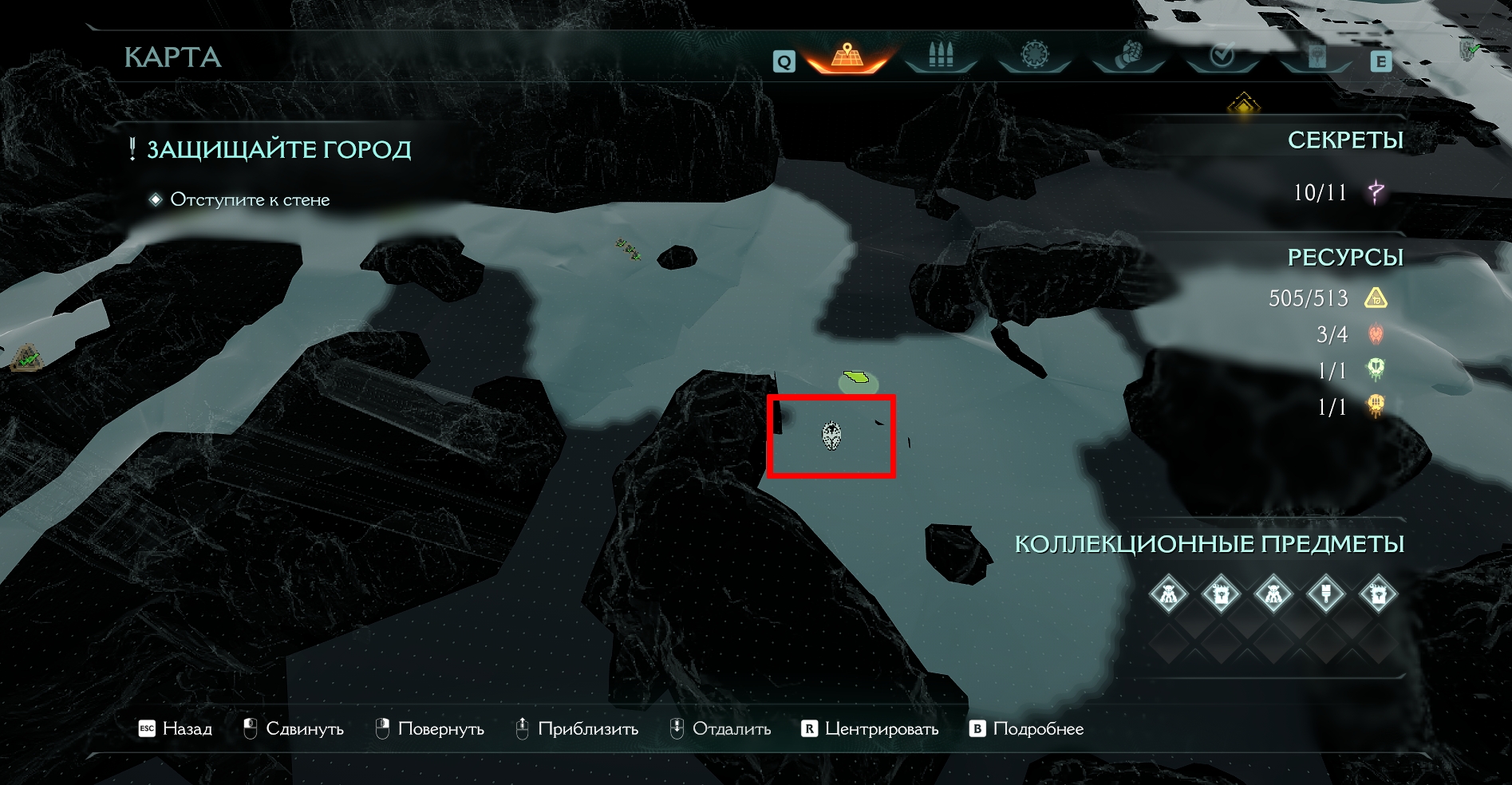Show more details via Подробнее
The width and height of the screenshot is (1512, 785).
[1026, 729]
